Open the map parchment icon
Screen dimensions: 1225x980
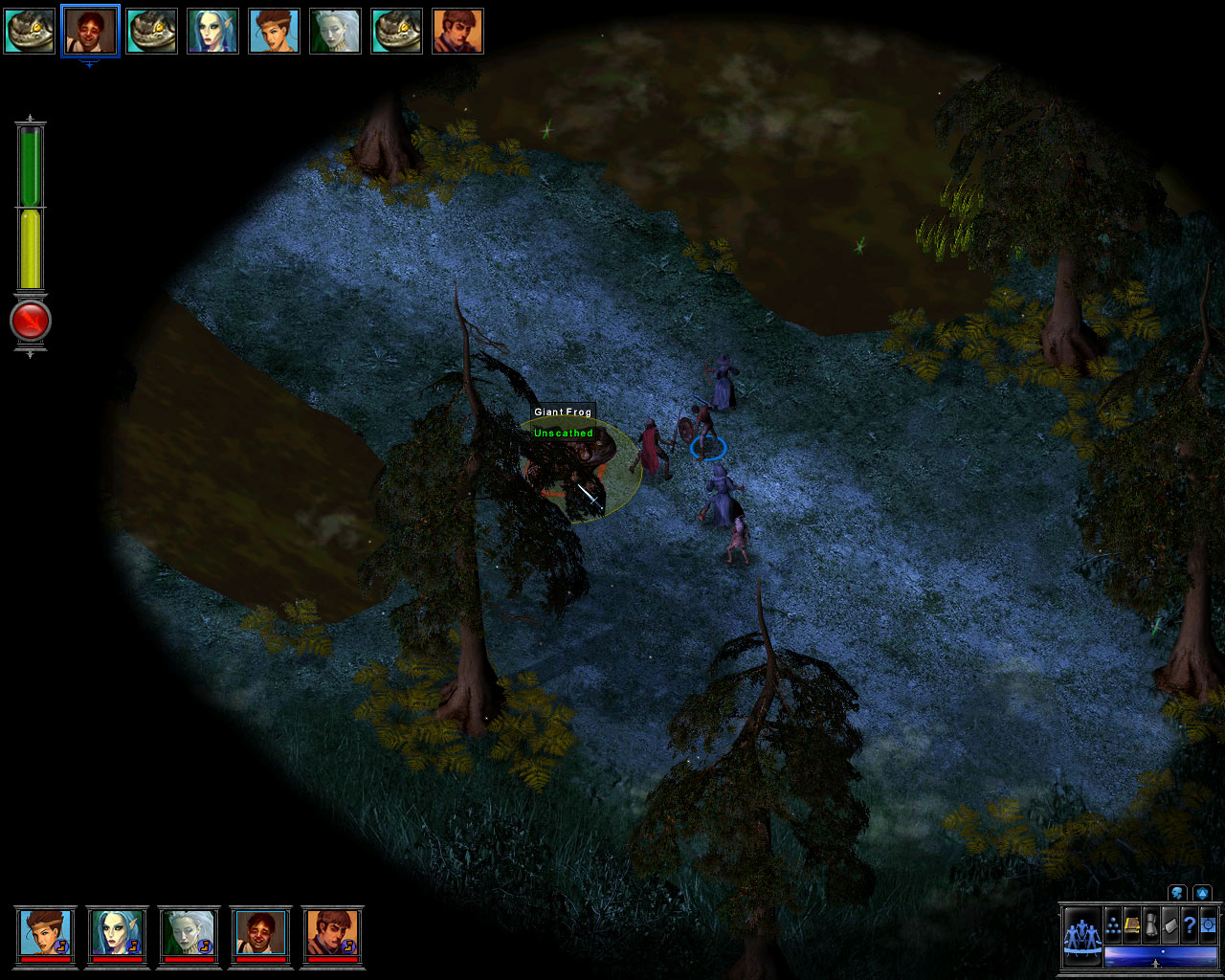point(1169,925)
